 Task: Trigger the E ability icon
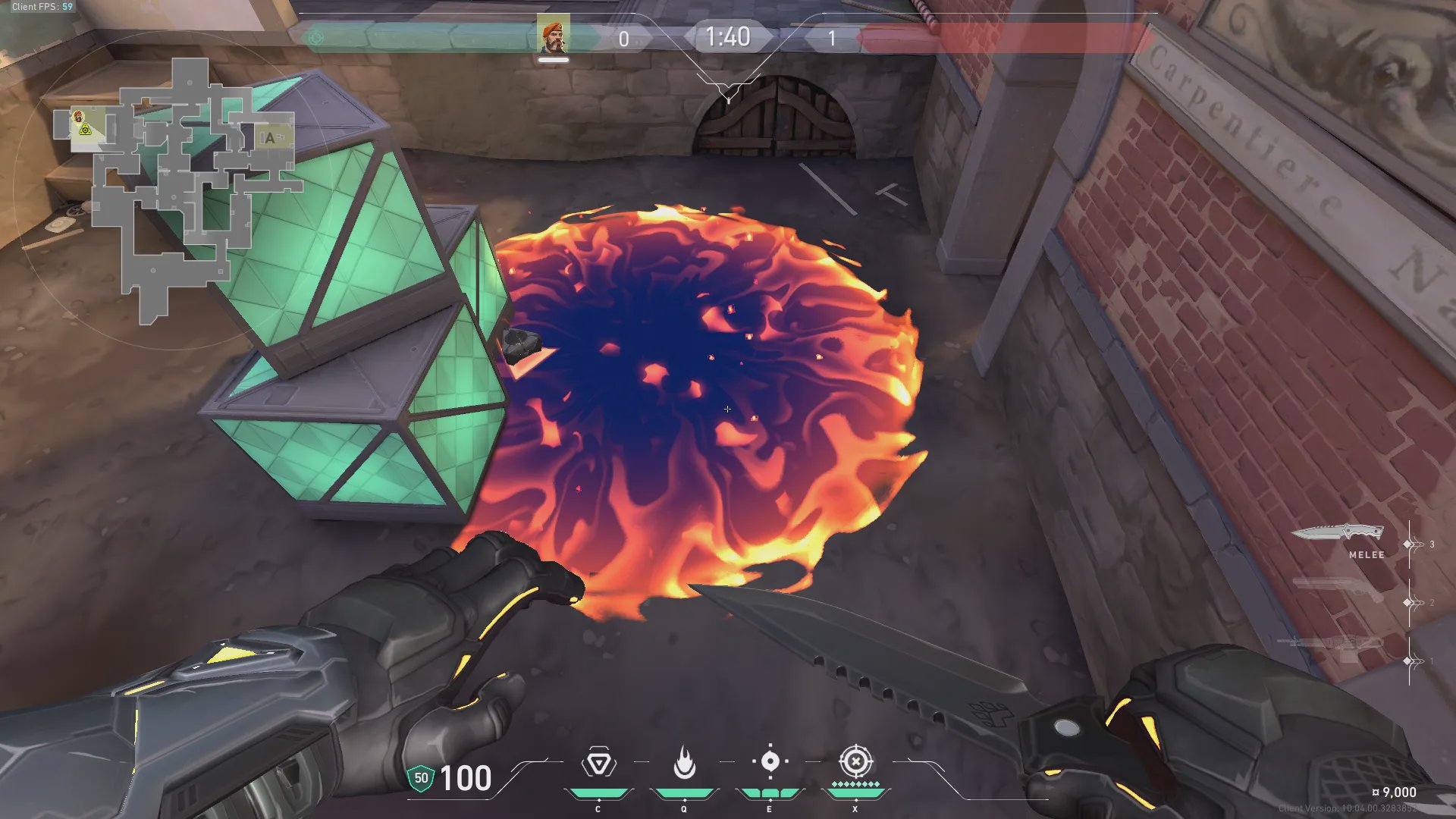770,761
